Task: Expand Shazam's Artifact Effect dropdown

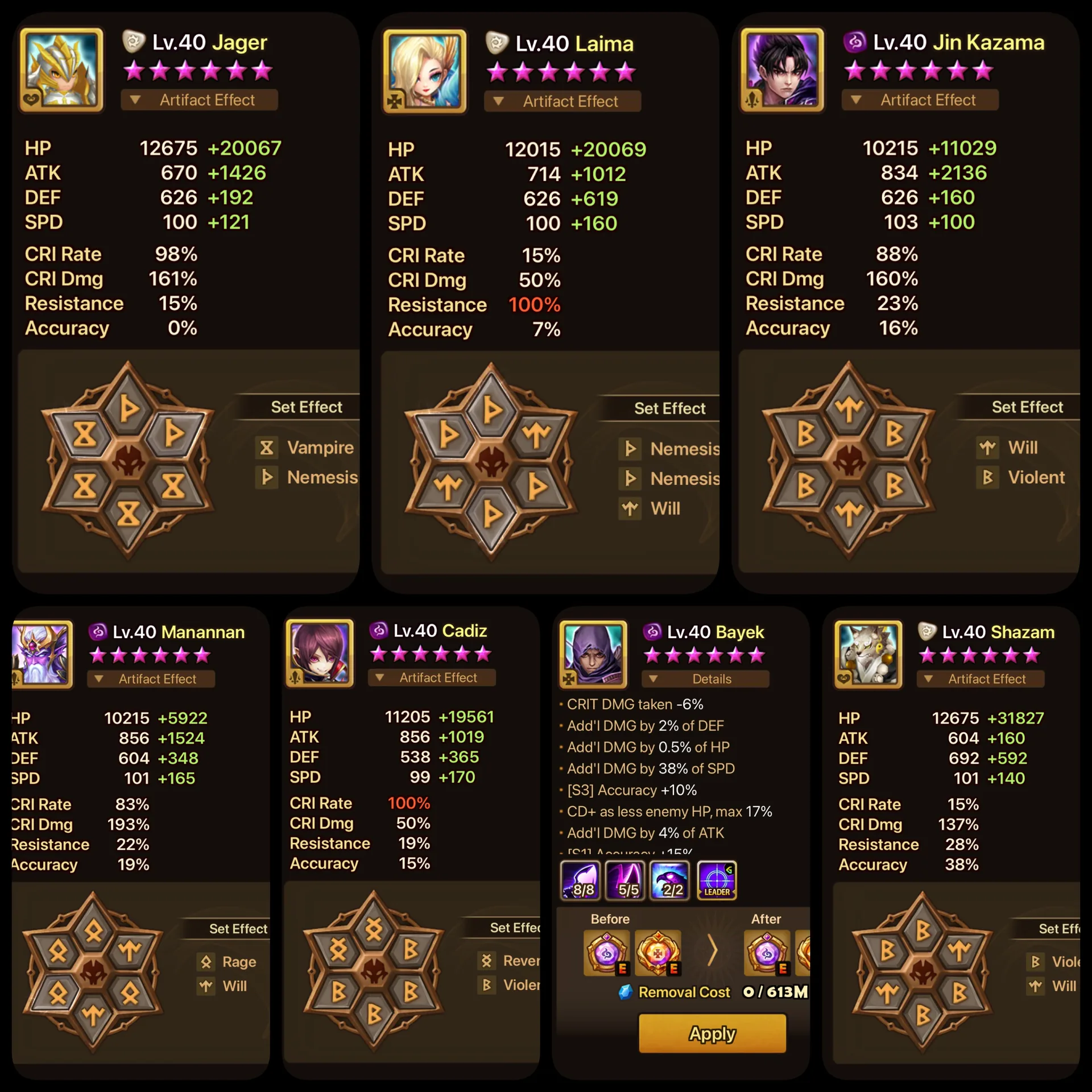Action: click(980, 679)
